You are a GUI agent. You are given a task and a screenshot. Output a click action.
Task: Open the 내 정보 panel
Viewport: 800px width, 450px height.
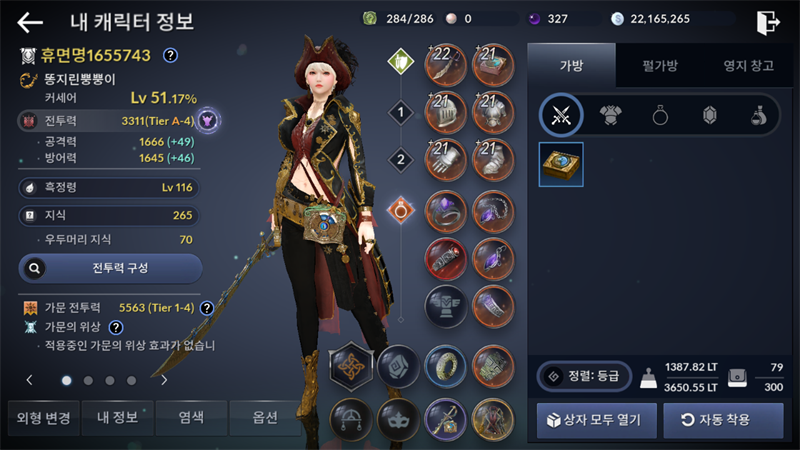click(116, 417)
